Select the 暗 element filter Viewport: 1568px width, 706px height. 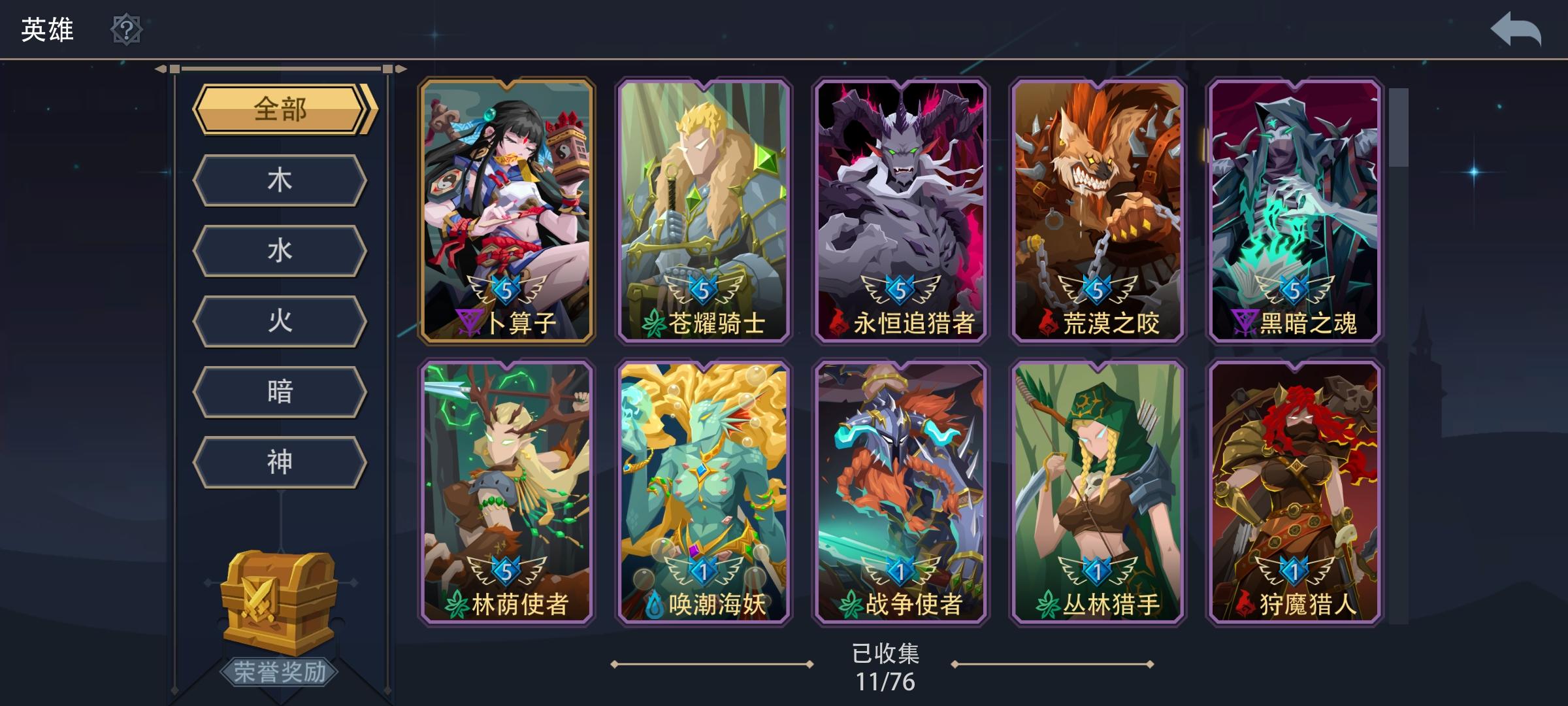tap(281, 392)
